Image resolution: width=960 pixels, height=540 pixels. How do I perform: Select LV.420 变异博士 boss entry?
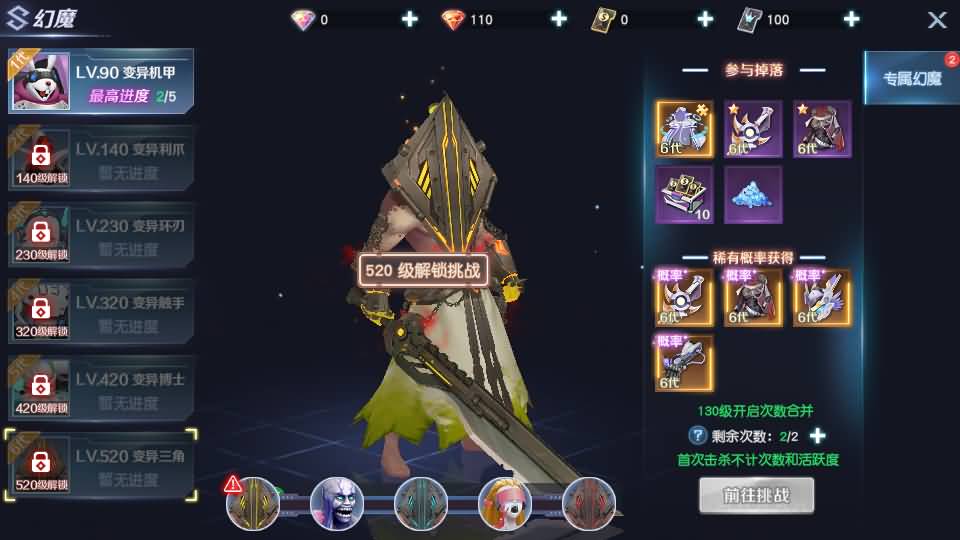[100, 390]
